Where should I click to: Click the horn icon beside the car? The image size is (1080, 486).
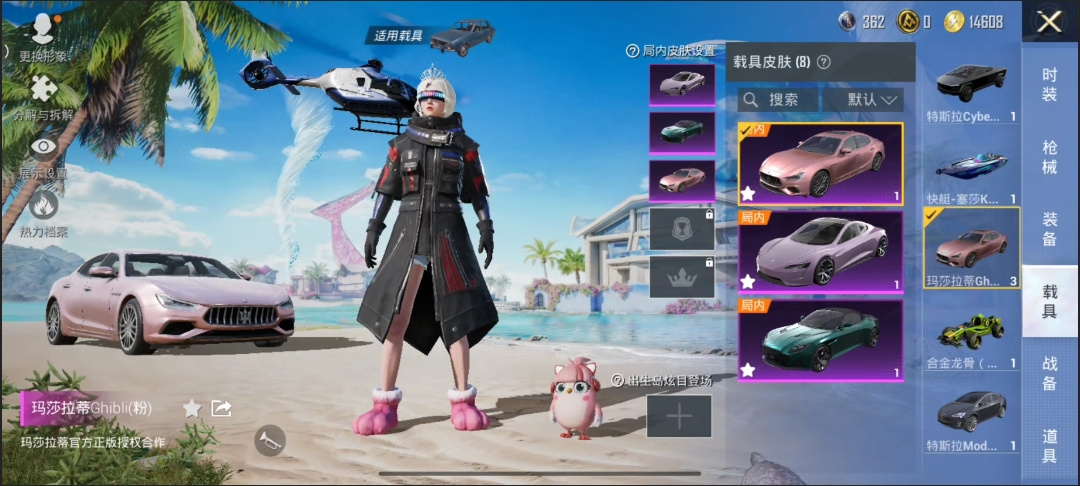(269, 440)
